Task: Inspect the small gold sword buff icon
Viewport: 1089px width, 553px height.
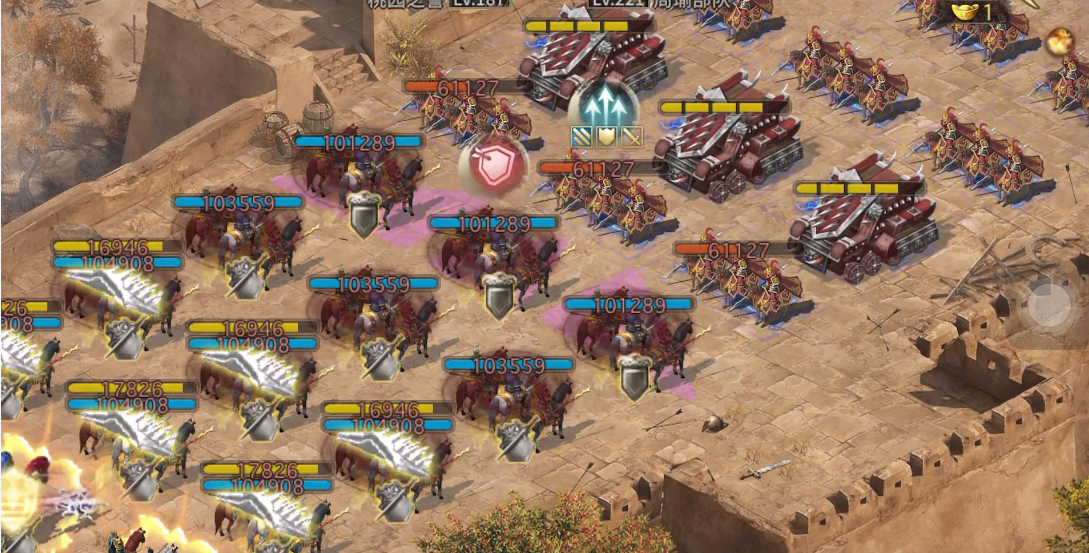Action: pos(630,136)
